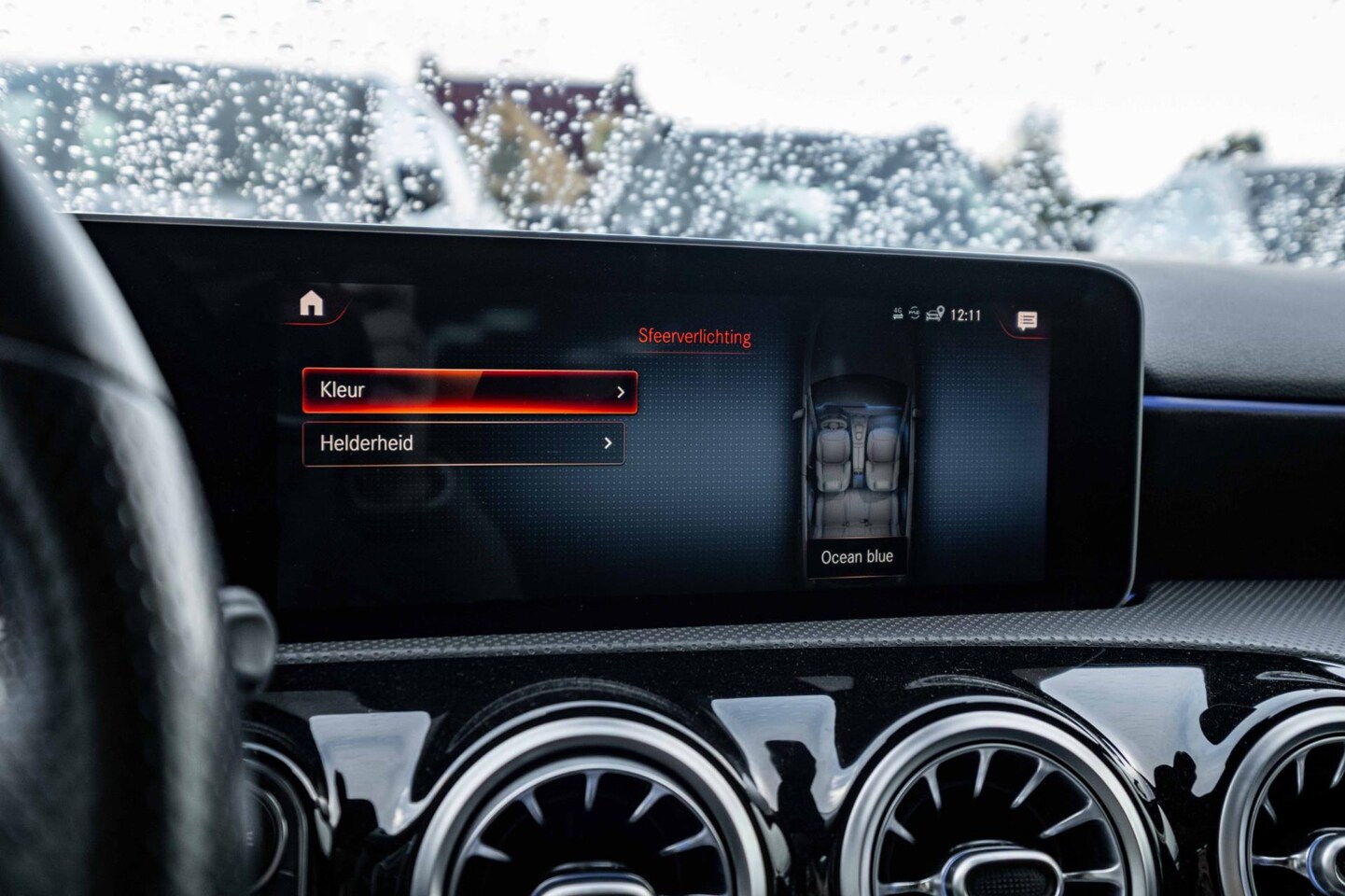Open the message notifications icon
This screenshot has width=1345, height=896.
1027,321
